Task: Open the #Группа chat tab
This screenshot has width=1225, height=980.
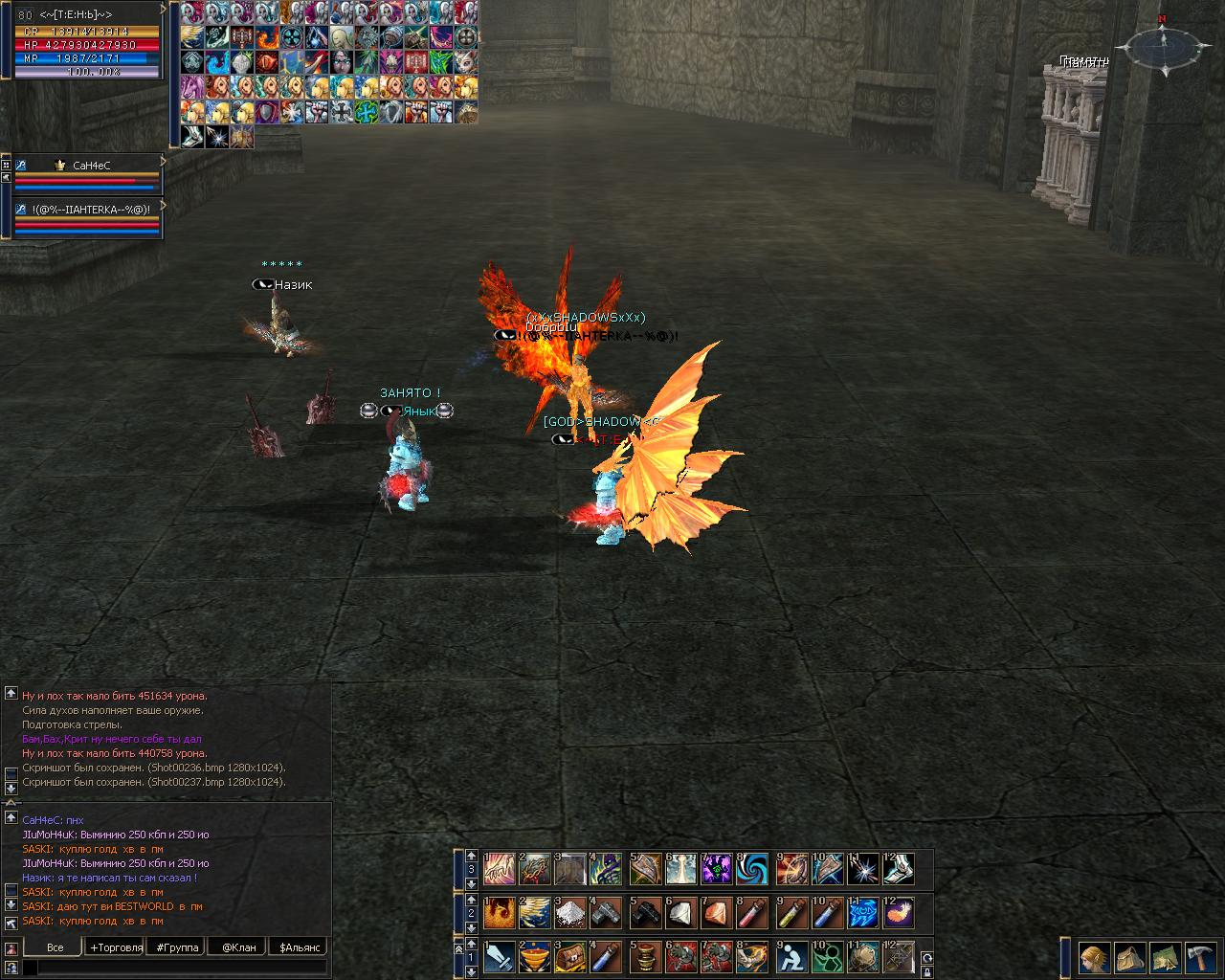Action: tap(176, 947)
